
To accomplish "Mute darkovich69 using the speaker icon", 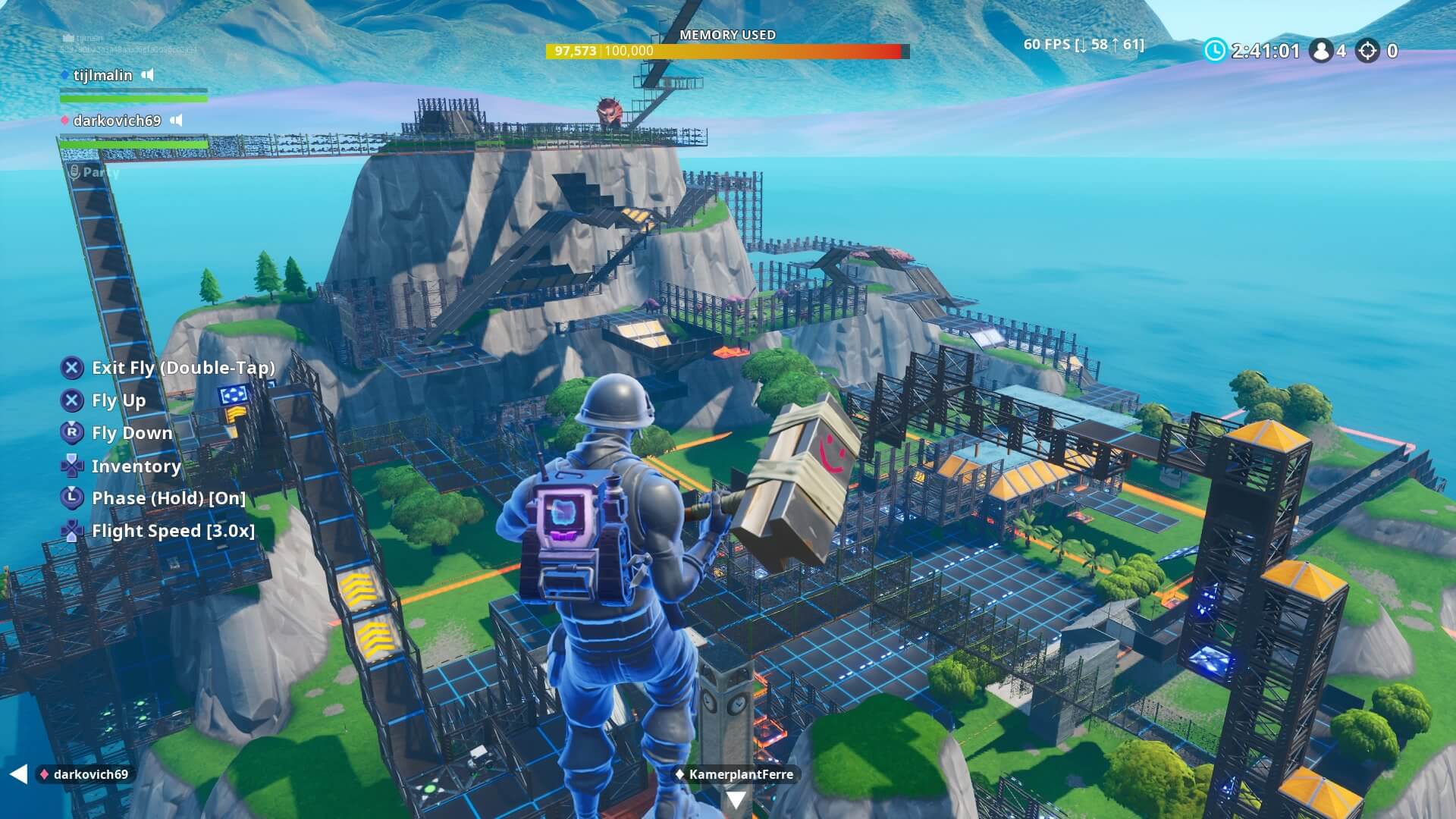I will coord(177,120).
